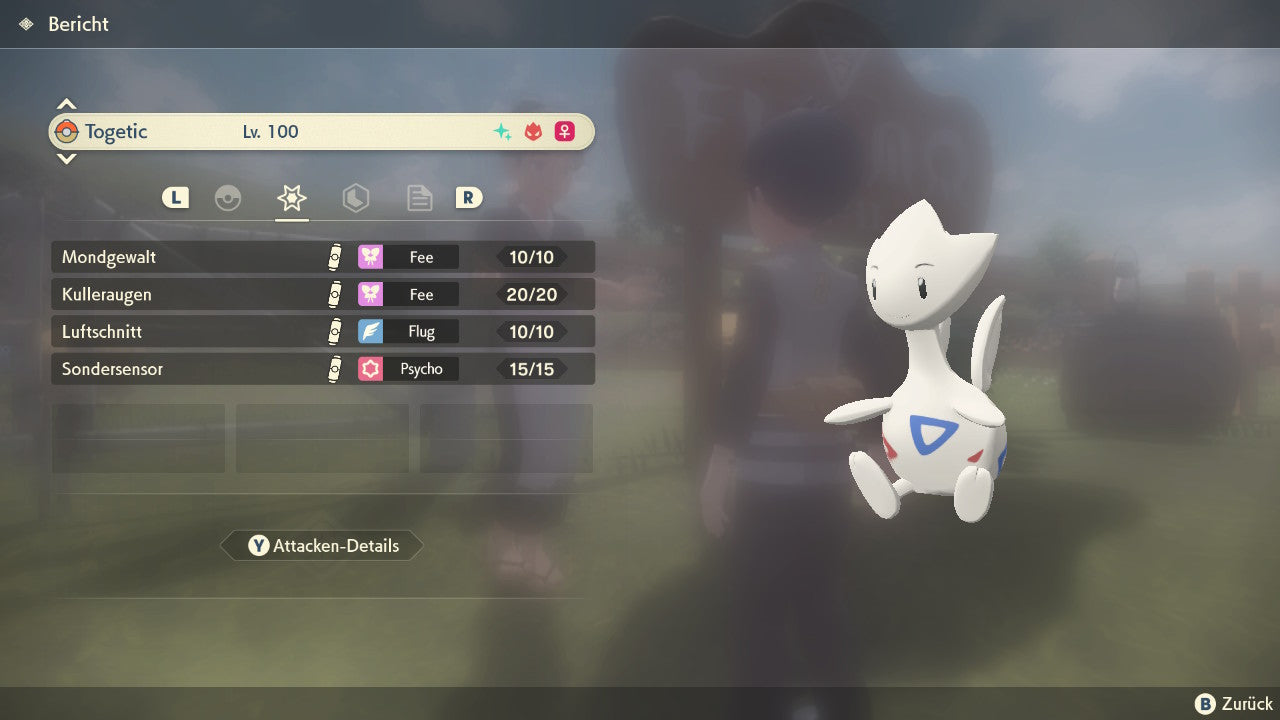
Task: Pick the Sondersensor move row
Action: click(x=322, y=369)
